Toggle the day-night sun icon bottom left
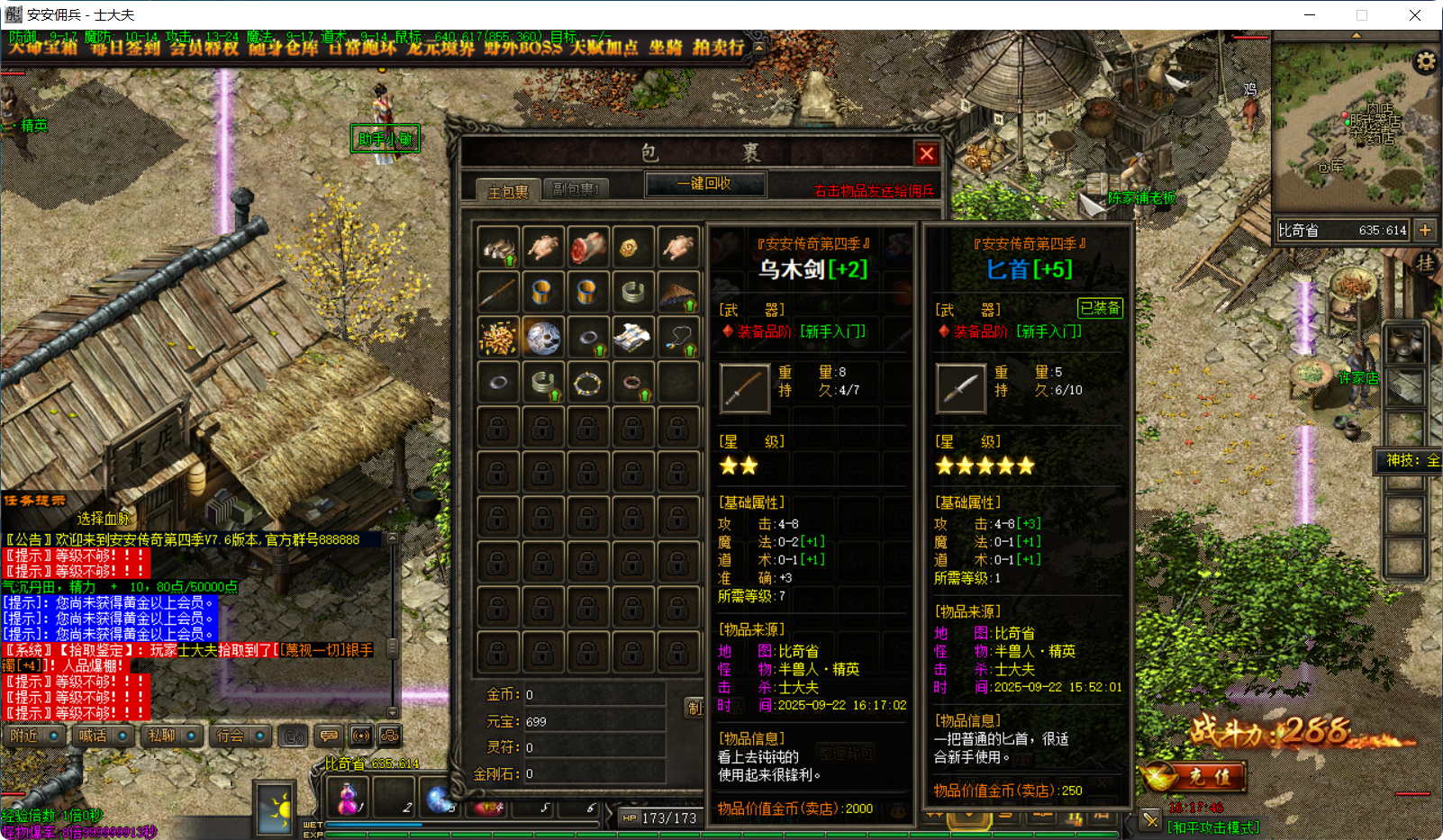 (274, 808)
